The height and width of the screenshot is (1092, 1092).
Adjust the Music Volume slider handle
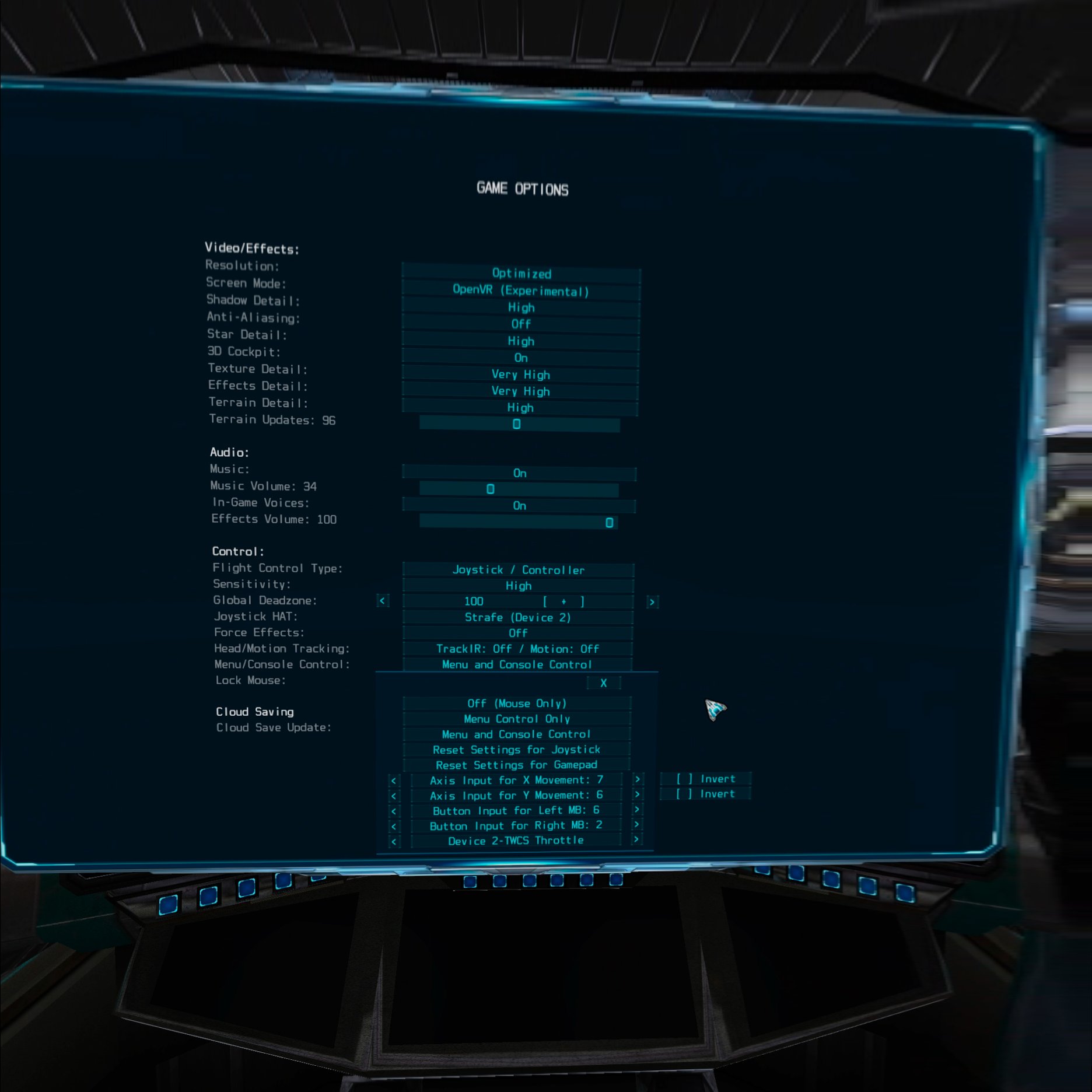point(491,490)
